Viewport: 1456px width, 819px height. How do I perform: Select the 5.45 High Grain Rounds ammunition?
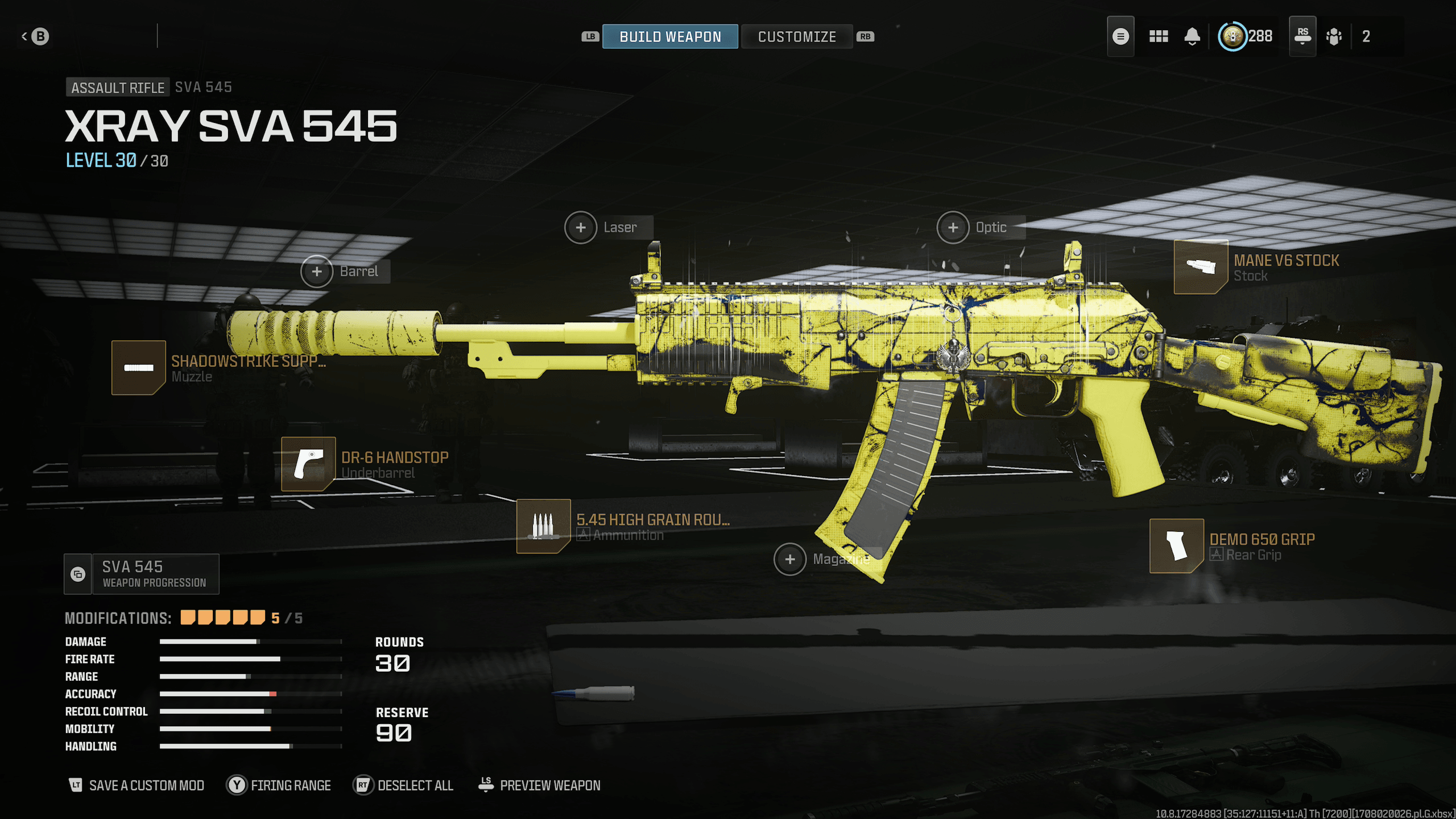point(543,526)
